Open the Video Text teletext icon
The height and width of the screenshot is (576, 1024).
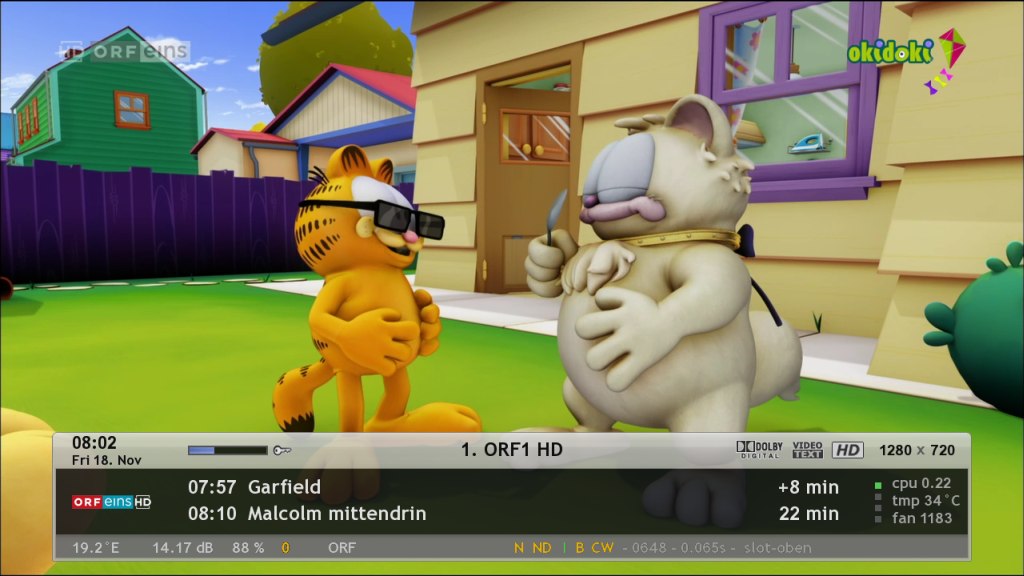point(807,450)
